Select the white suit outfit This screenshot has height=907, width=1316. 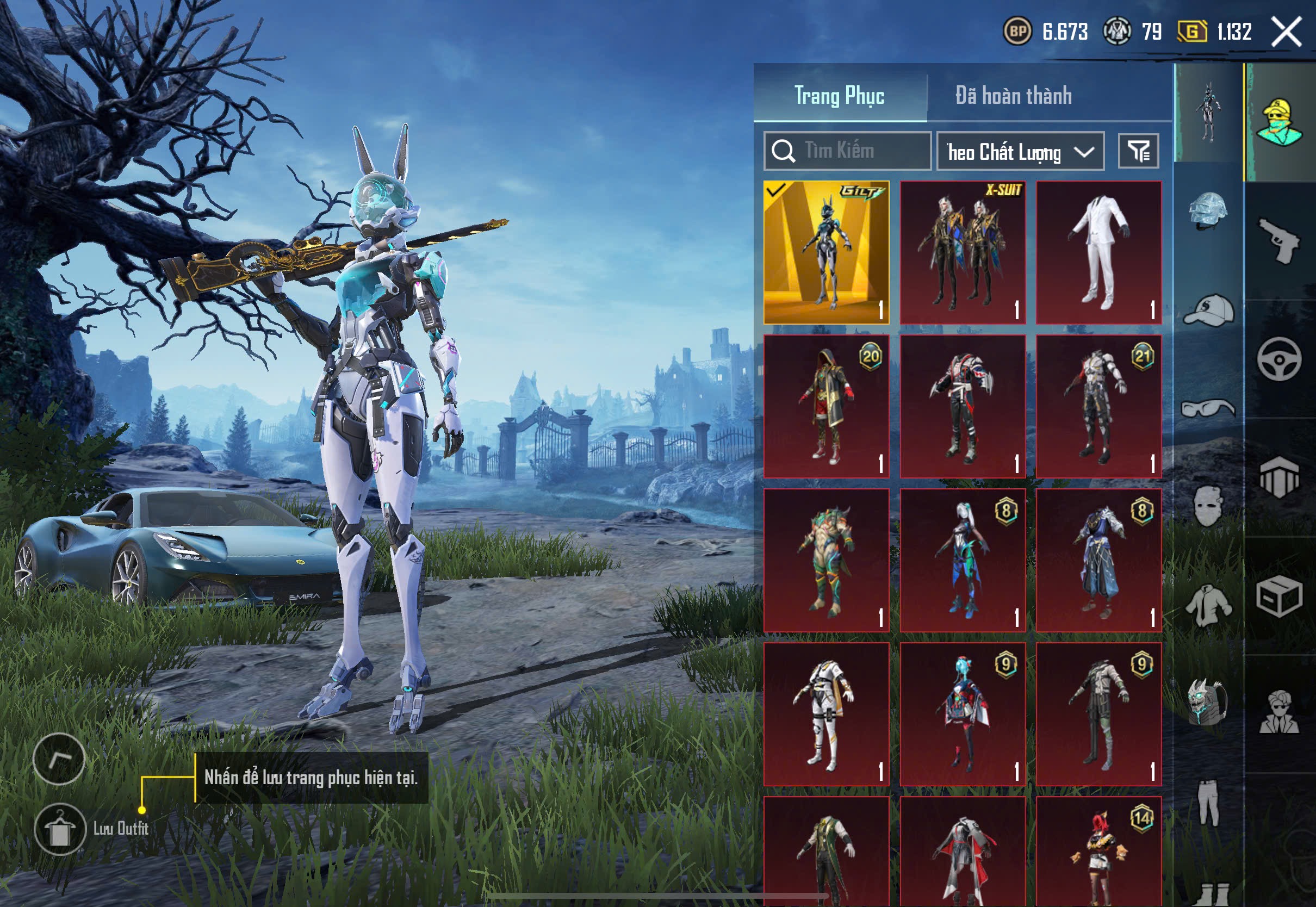coord(1098,252)
